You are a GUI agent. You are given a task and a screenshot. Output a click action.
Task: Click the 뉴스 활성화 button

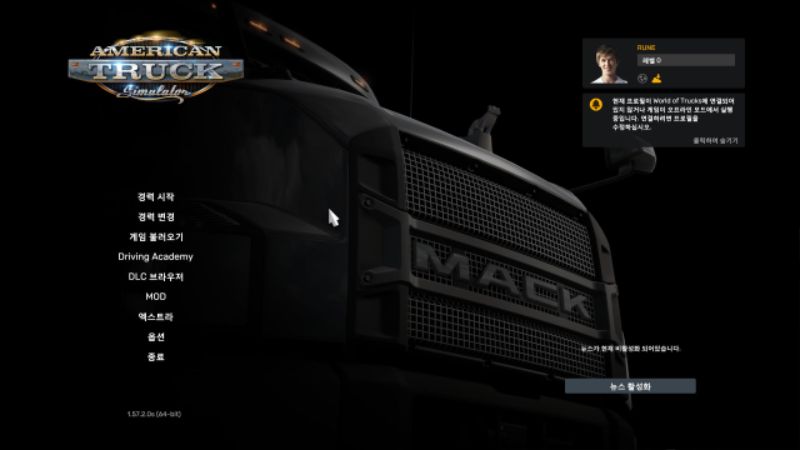point(630,386)
